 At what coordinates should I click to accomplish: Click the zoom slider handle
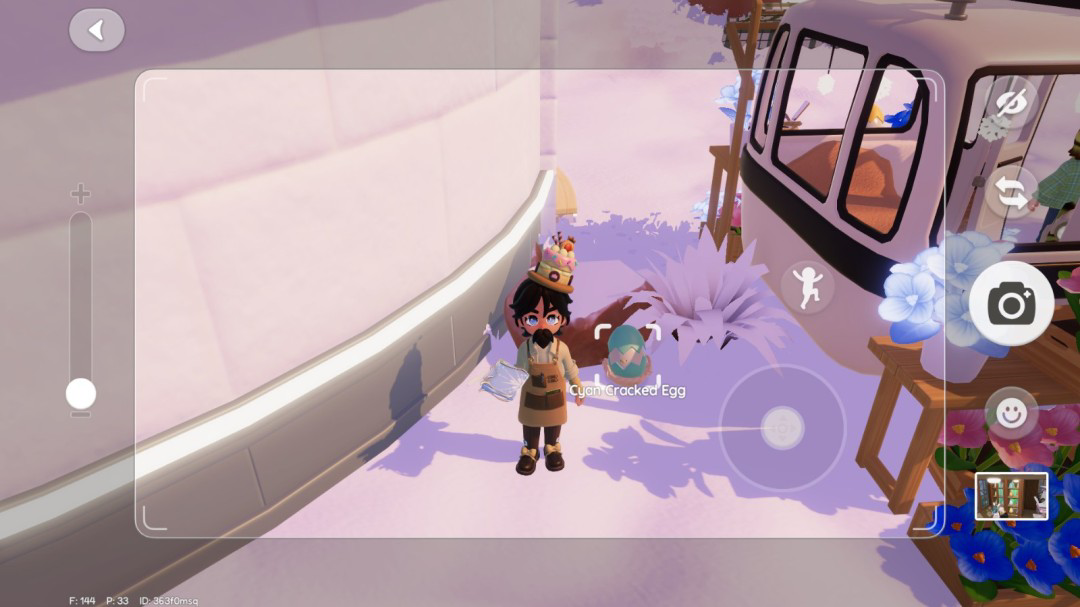(x=81, y=394)
